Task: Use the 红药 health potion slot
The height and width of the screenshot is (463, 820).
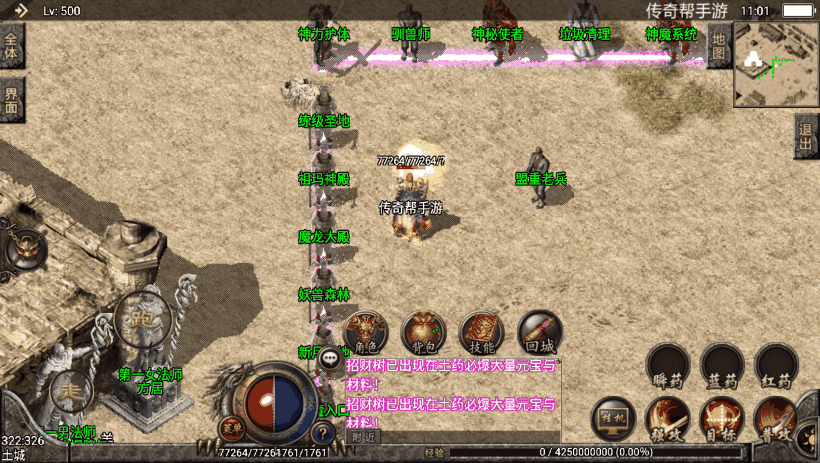Action: pyautogui.click(x=777, y=366)
